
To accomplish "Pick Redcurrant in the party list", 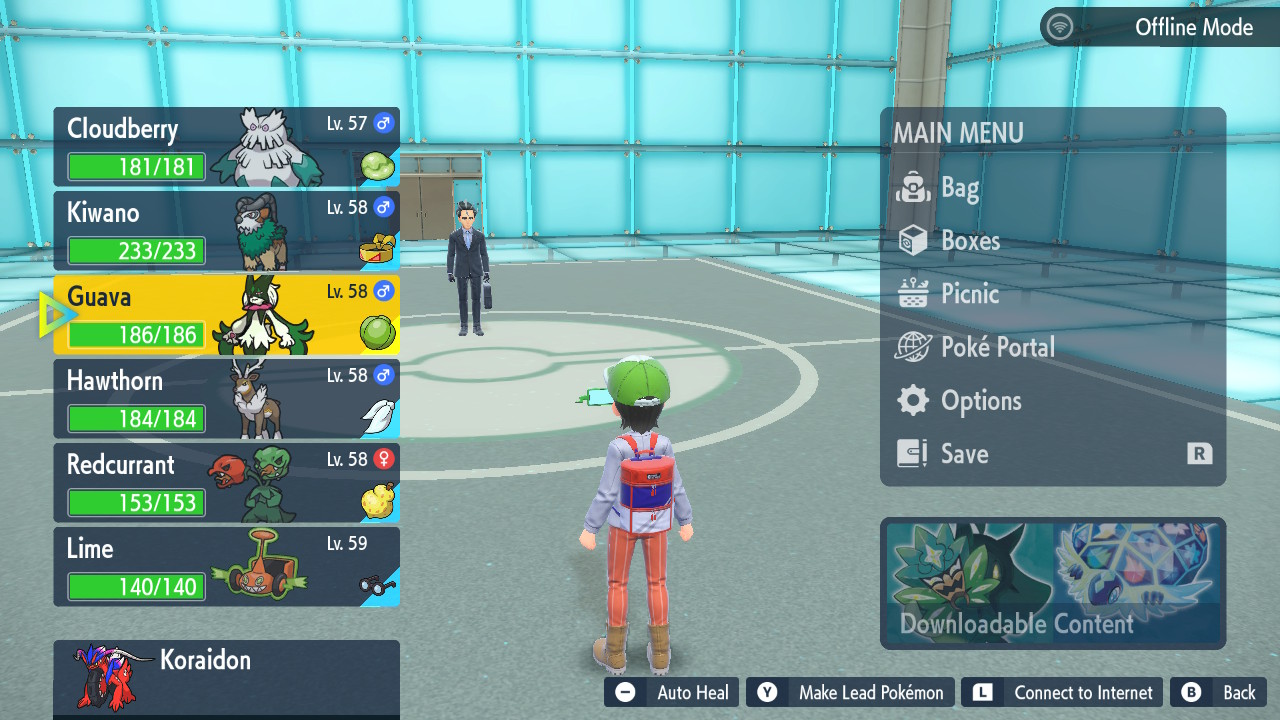I will (226, 483).
